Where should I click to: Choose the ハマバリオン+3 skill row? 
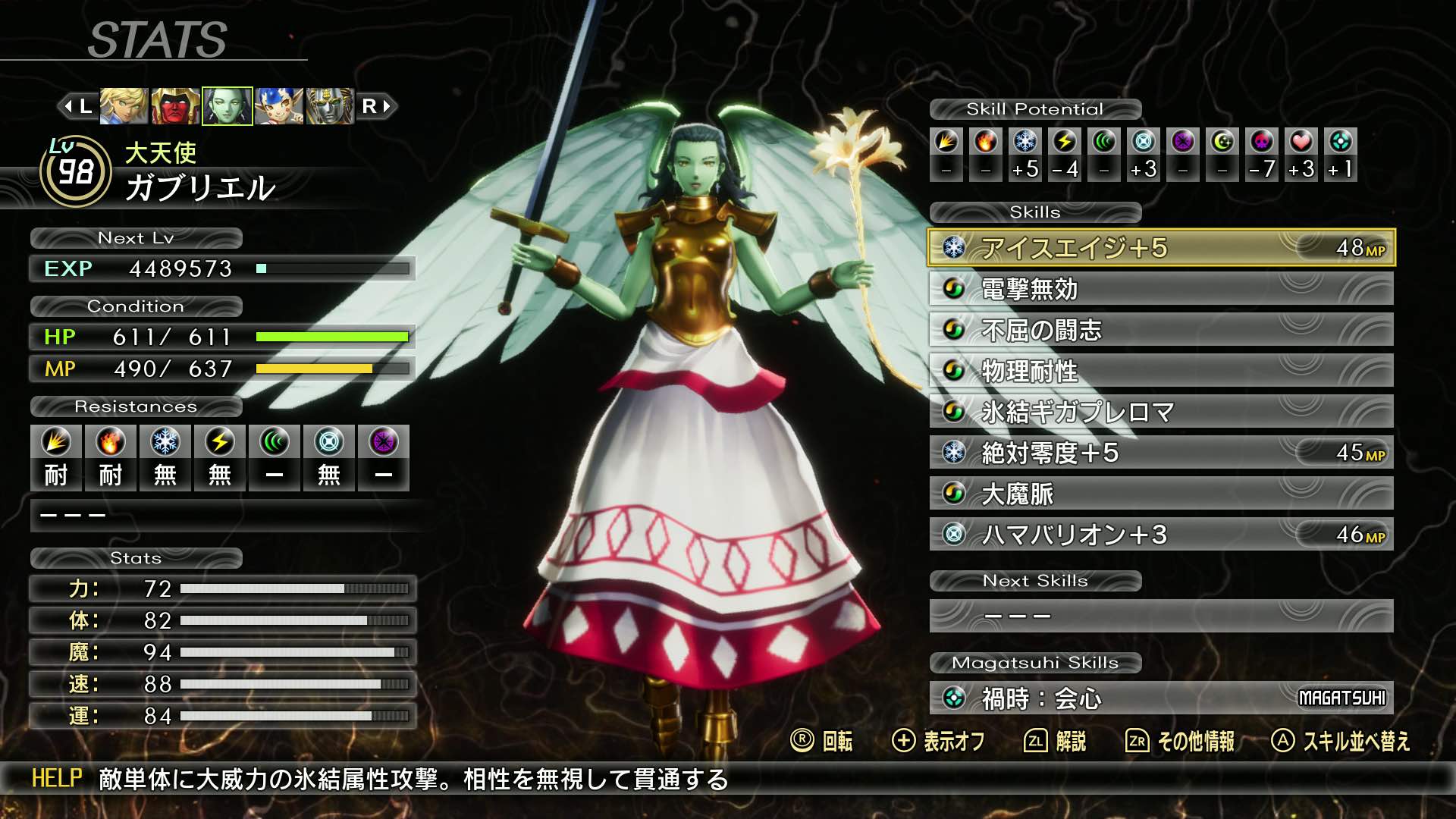pyautogui.click(x=1160, y=535)
